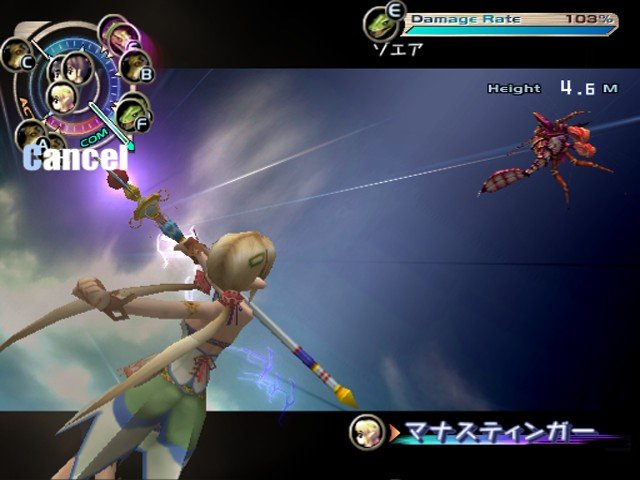Choose the green lizard enemy F portrait

[130, 116]
